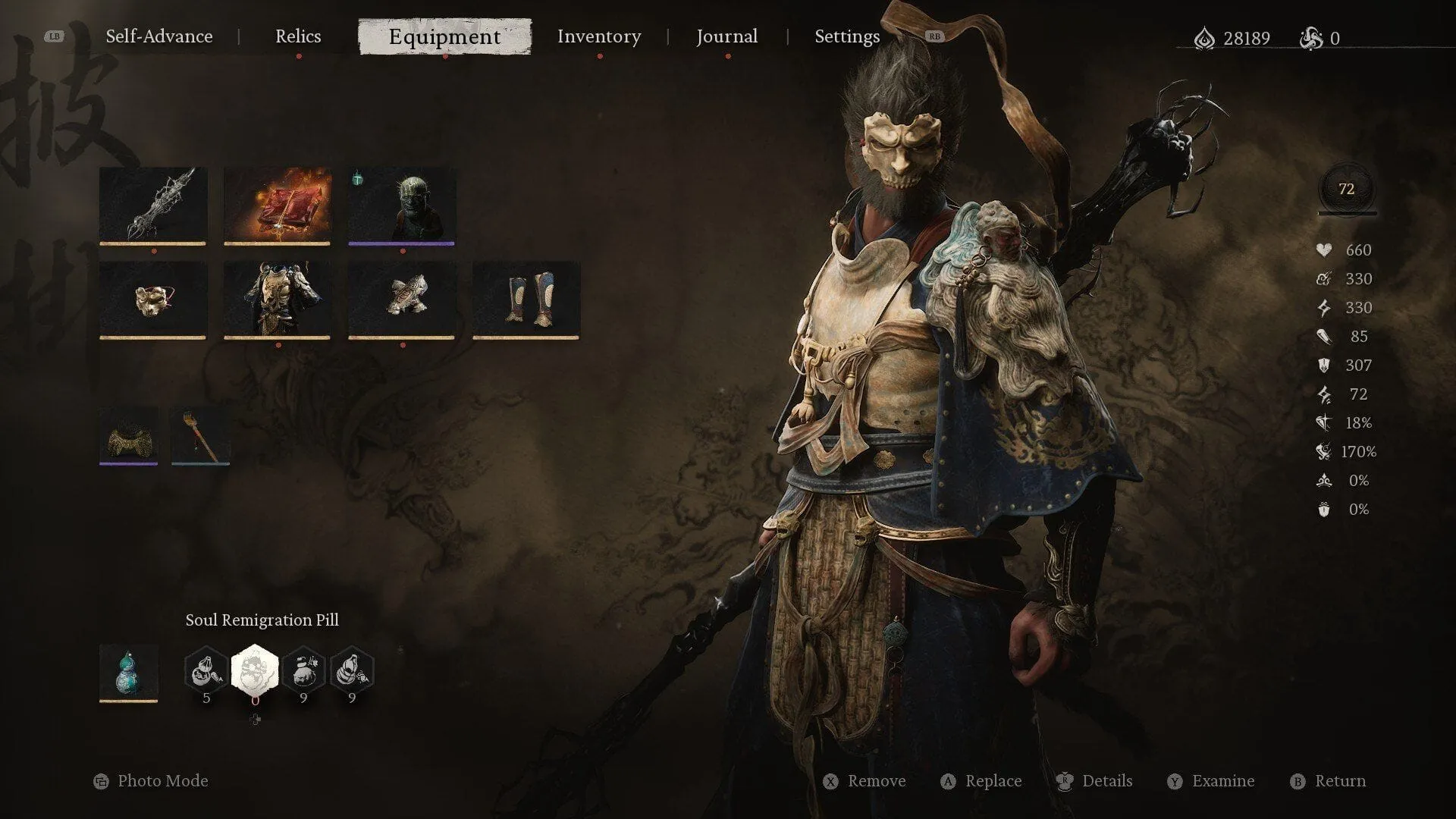Click the glowing red spellbook item

click(x=278, y=205)
